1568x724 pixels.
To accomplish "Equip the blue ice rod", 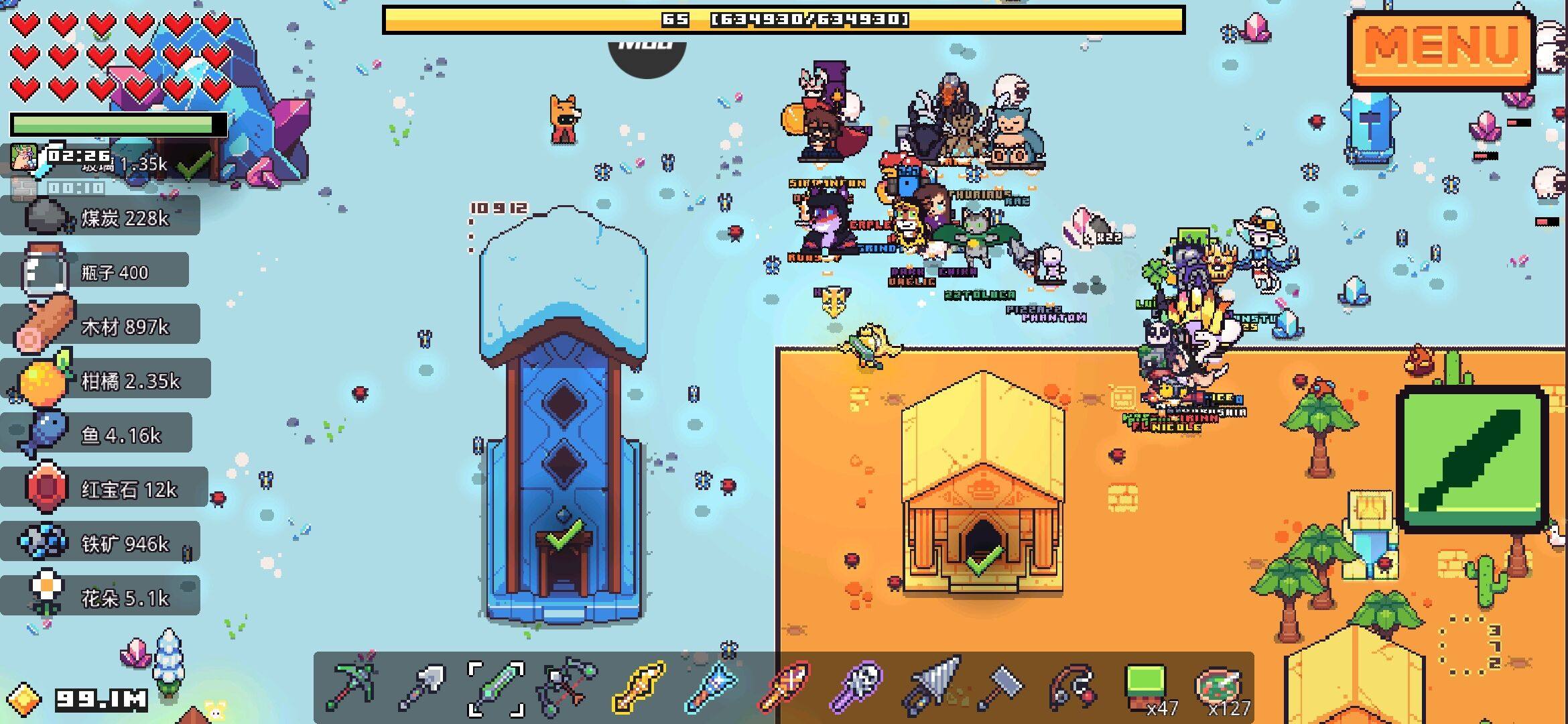I will pyautogui.click(x=712, y=686).
